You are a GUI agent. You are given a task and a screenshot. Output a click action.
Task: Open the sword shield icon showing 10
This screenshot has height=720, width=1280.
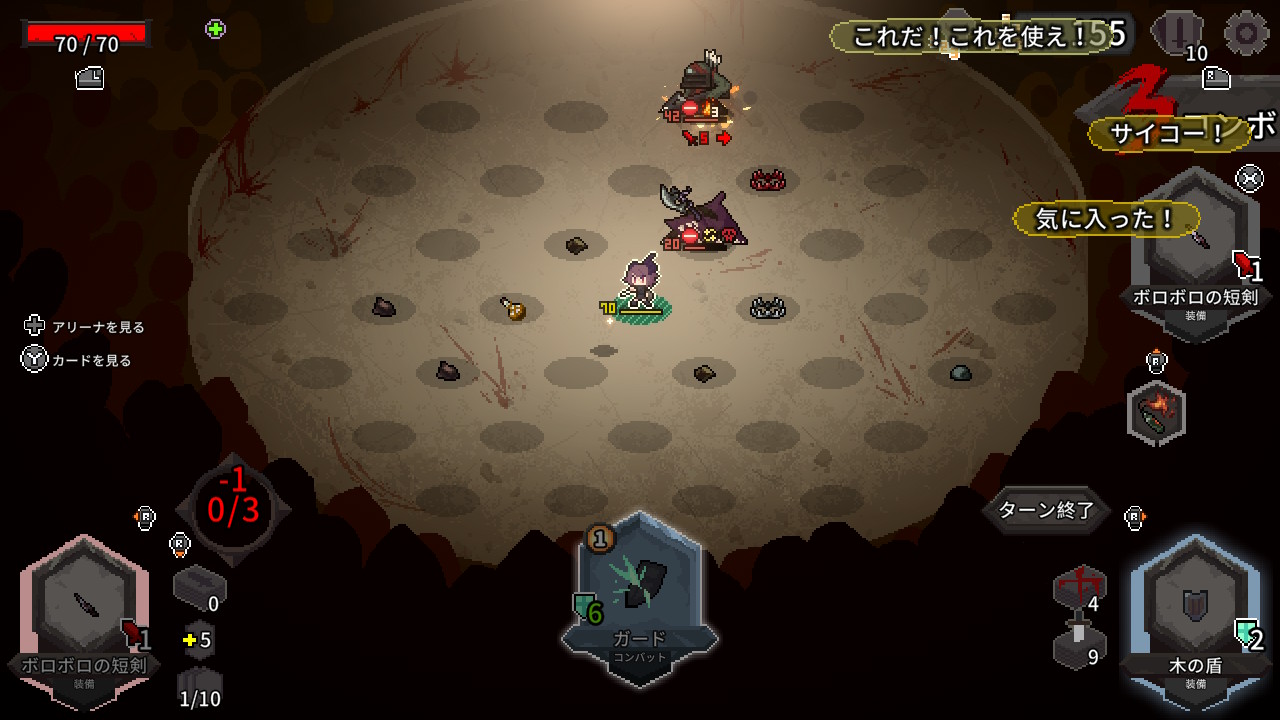point(1177,33)
